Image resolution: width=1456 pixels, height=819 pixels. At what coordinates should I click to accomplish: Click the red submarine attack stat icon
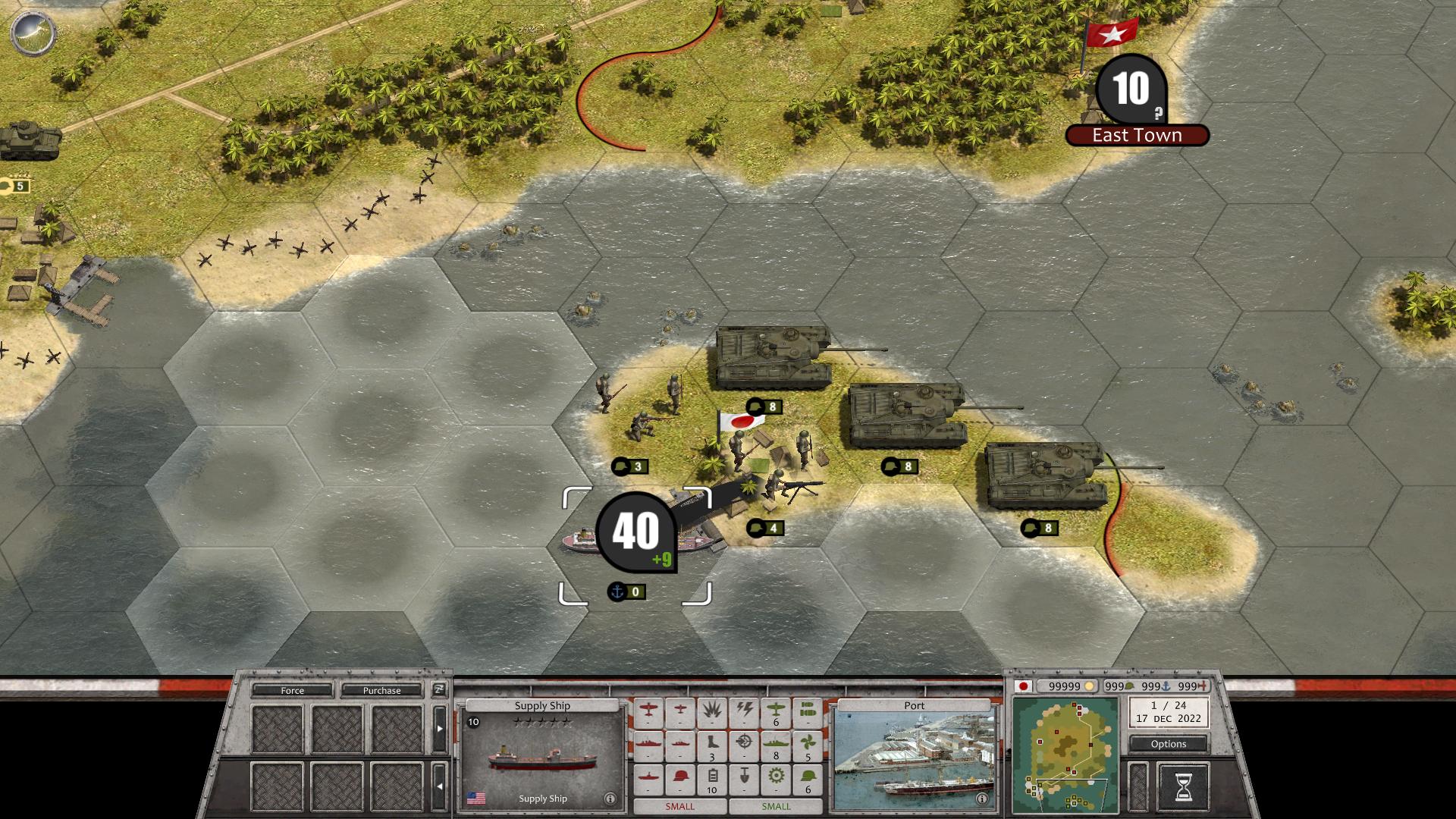click(x=648, y=775)
